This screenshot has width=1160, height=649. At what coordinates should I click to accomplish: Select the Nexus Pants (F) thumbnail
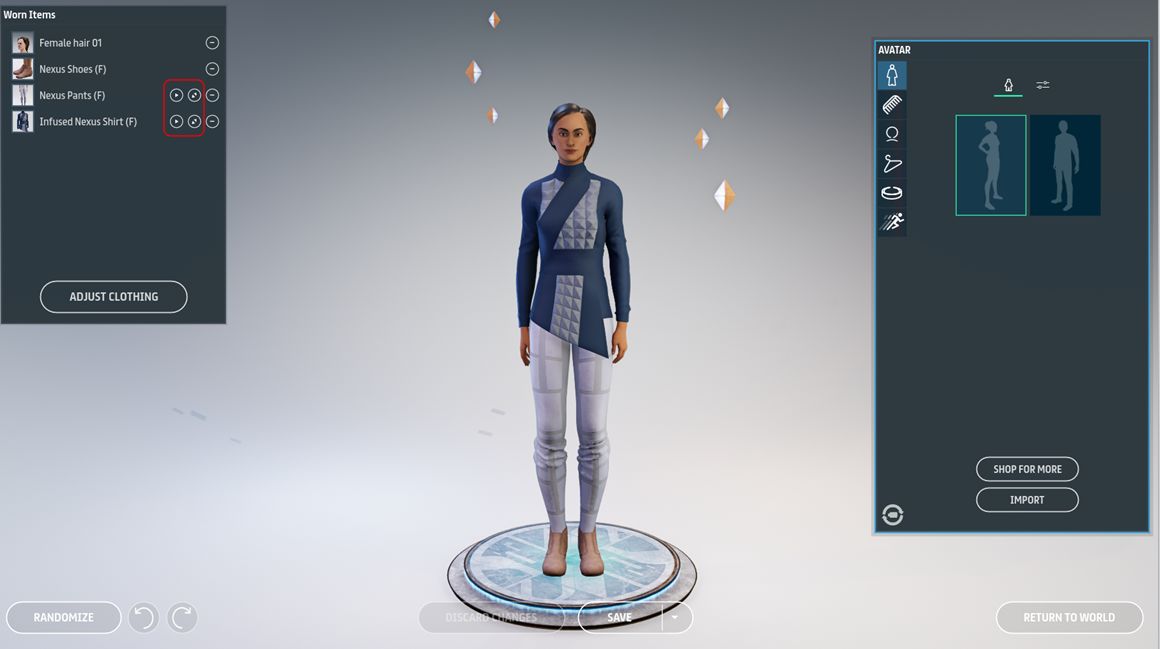pyautogui.click(x=22, y=95)
